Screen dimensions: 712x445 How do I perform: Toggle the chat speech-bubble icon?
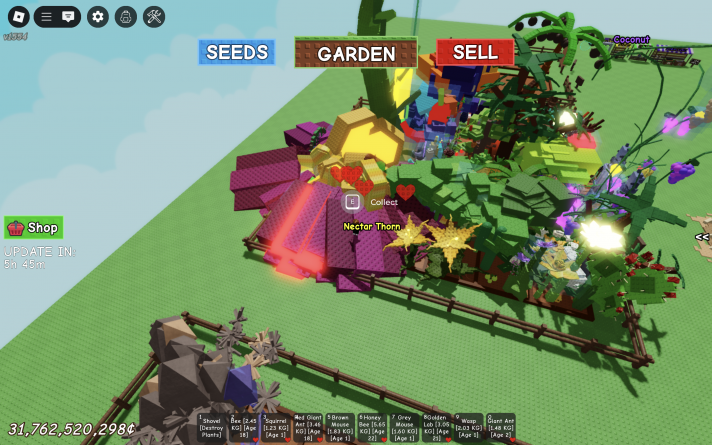point(68,17)
